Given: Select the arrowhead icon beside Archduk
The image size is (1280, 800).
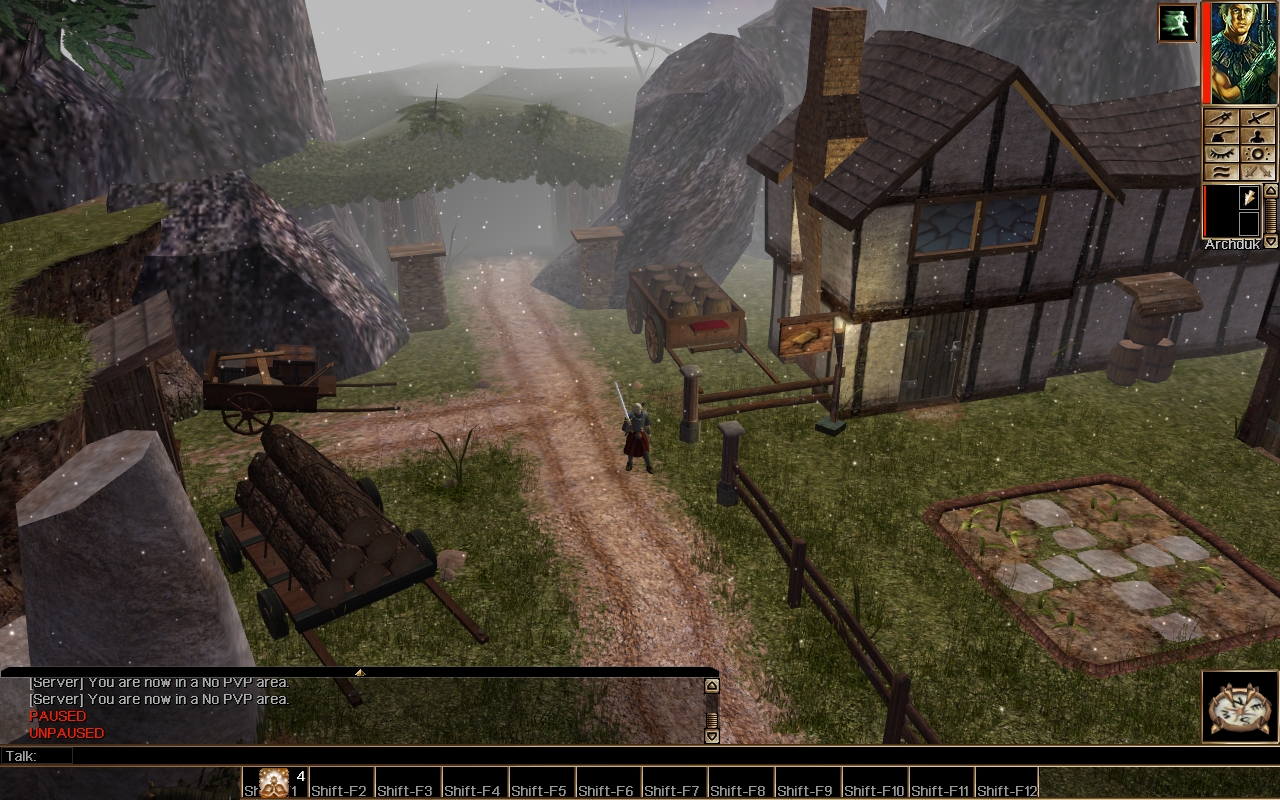Looking at the screenshot, I should [1249, 198].
